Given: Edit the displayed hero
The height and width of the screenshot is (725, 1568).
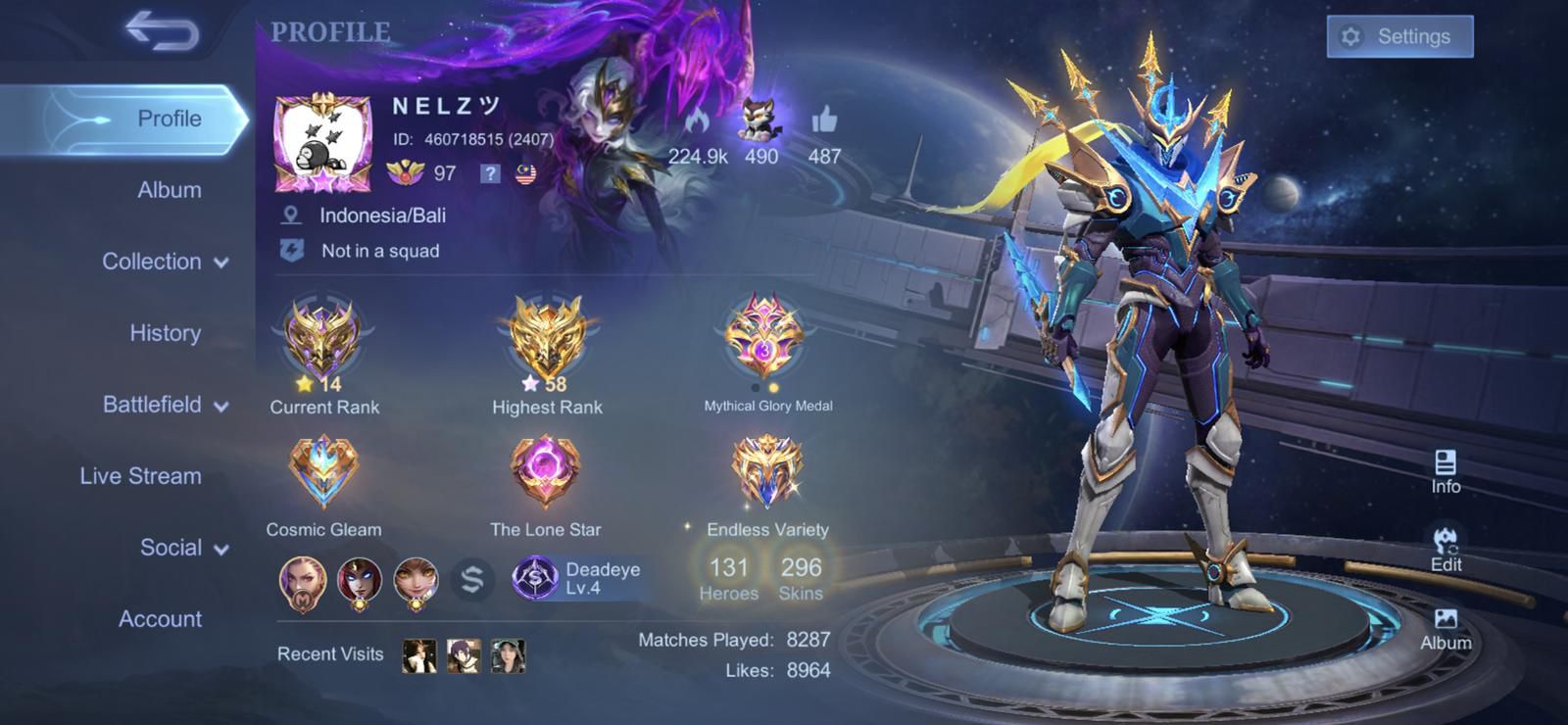Looking at the screenshot, I should pyautogui.click(x=1445, y=550).
